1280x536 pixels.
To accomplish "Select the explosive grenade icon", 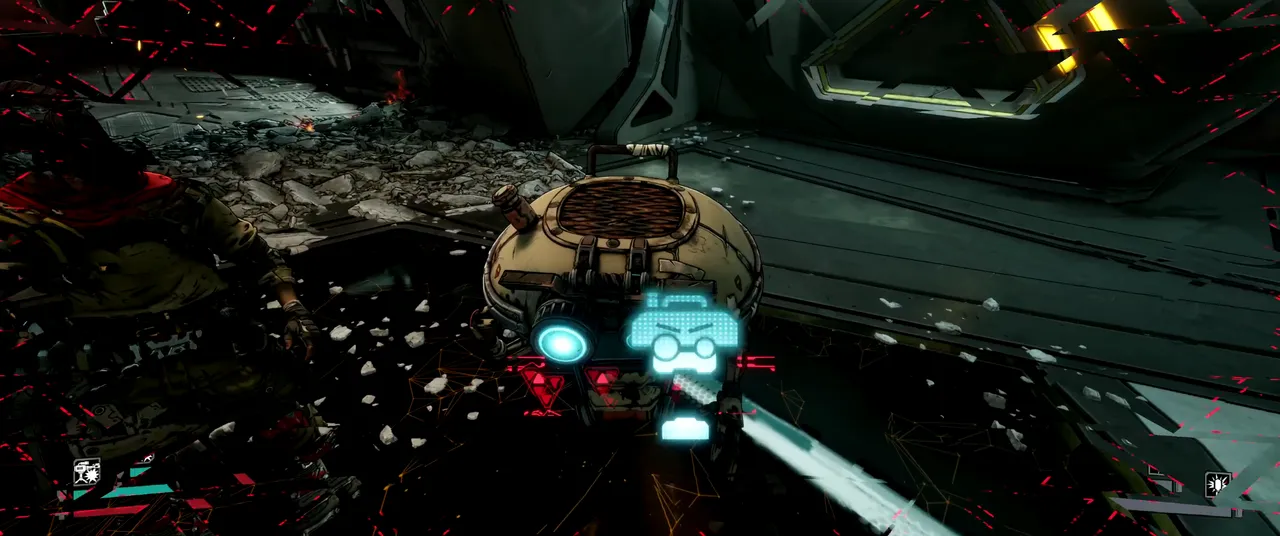I will (x=1217, y=485).
